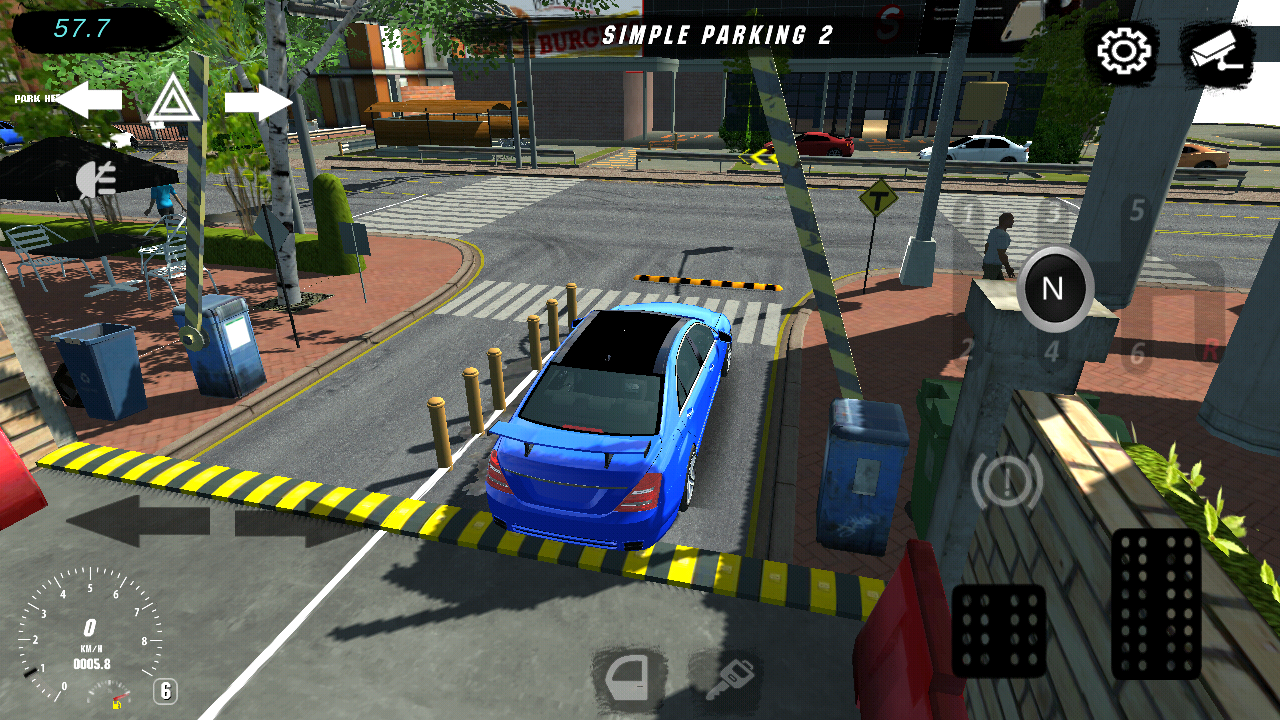Viewport: 1280px width, 720px height.
Task: Tap the brake pedal
Action: [998, 630]
